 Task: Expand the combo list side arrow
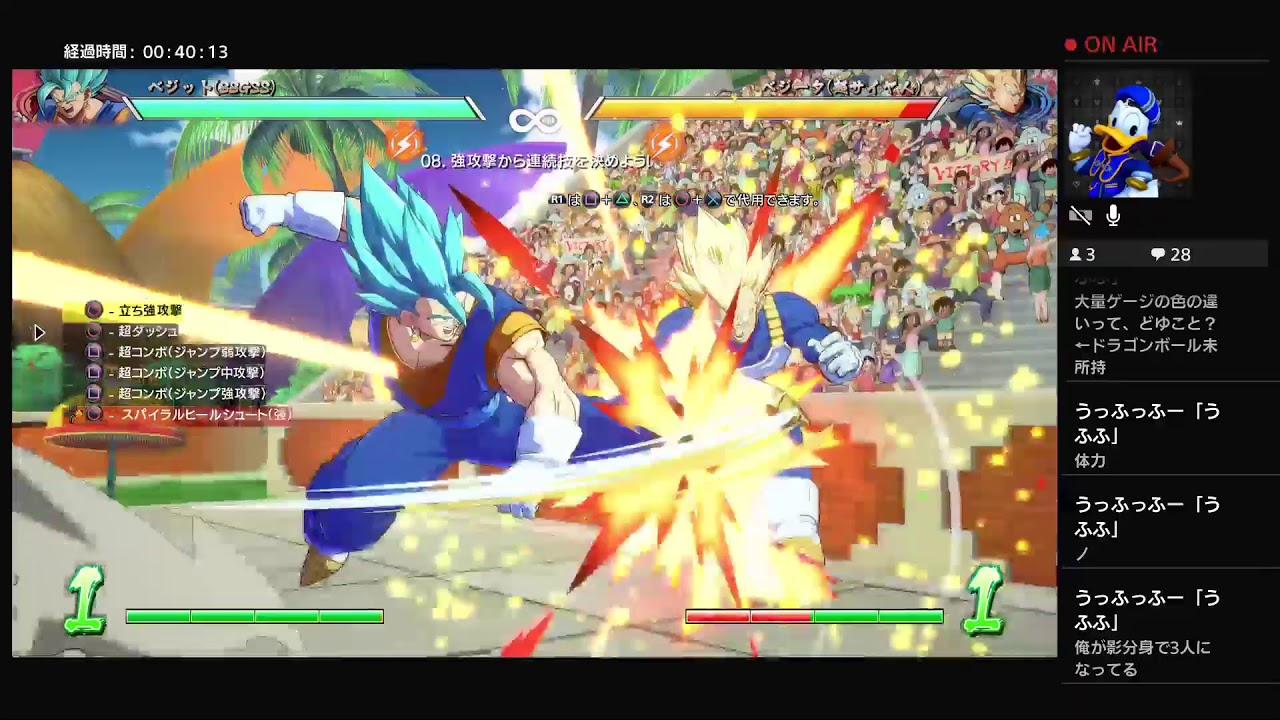[40, 332]
